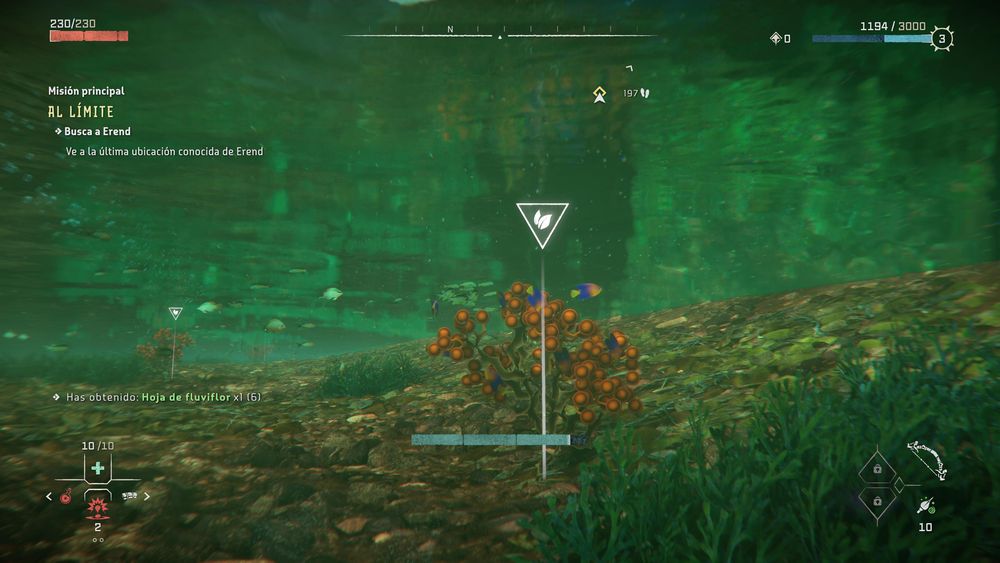
Task: Pick the red bomb item beside the left arrow
Action: point(66,495)
